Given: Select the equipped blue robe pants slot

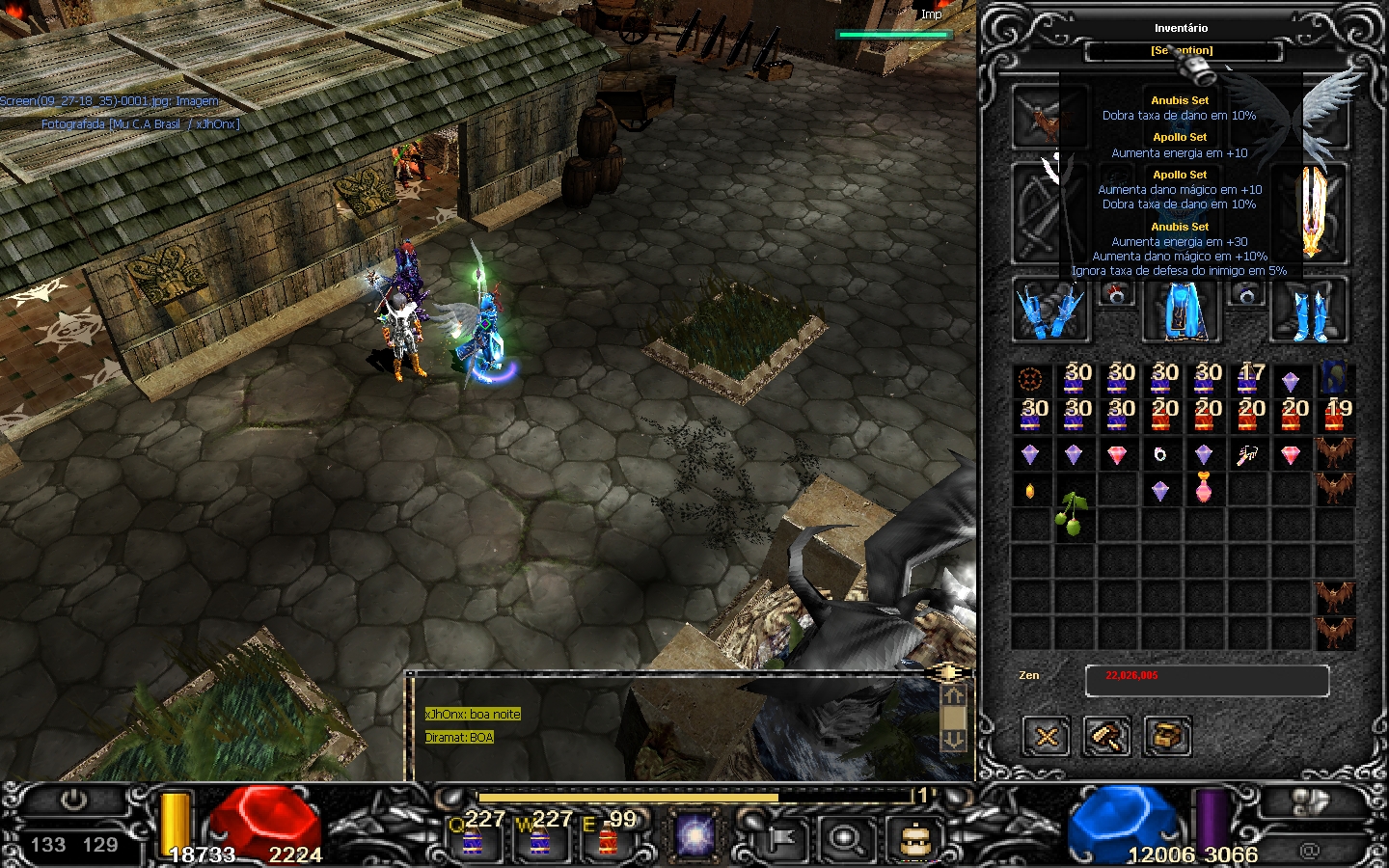Looking at the screenshot, I should point(1182,311).
